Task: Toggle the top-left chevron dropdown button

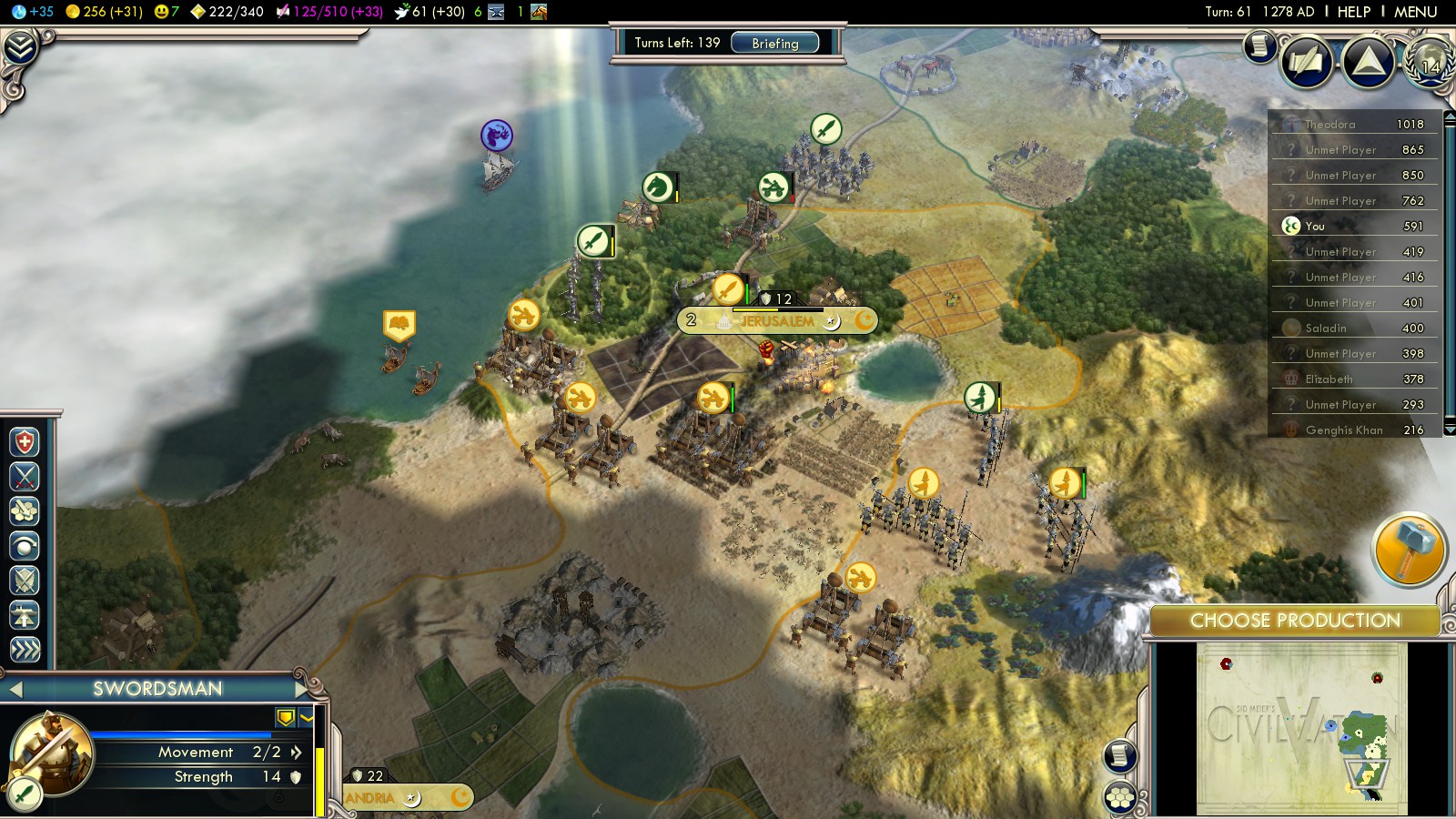Action: tap(20, 47)
